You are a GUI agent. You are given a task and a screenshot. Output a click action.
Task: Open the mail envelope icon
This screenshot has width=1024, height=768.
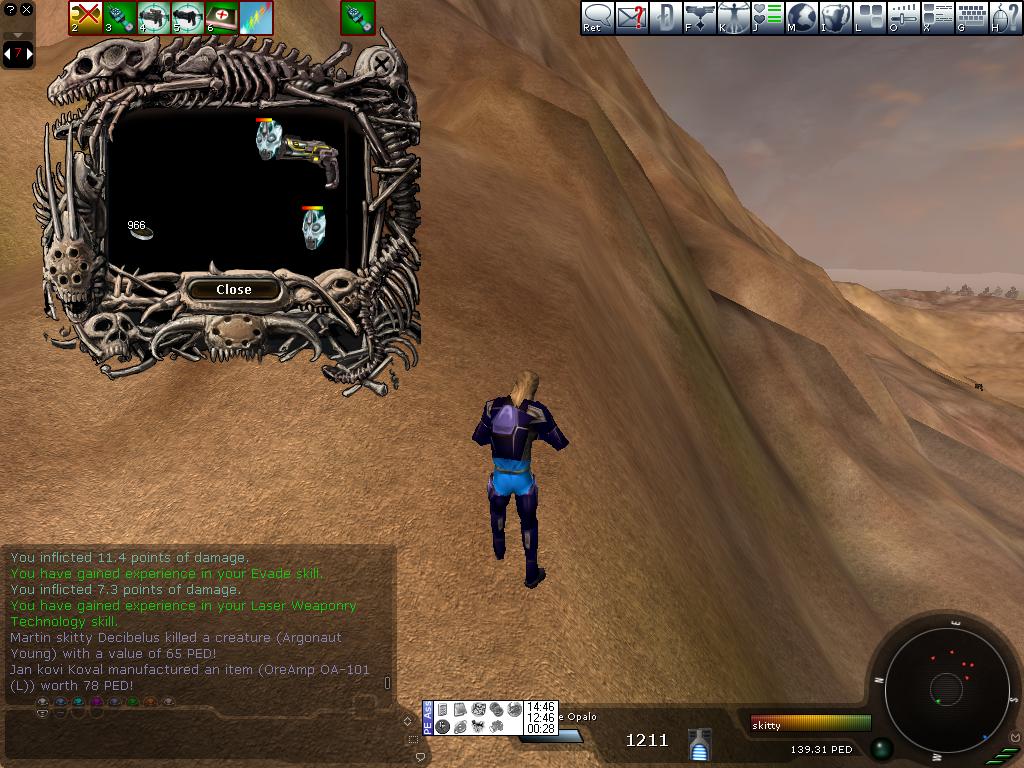631,17
